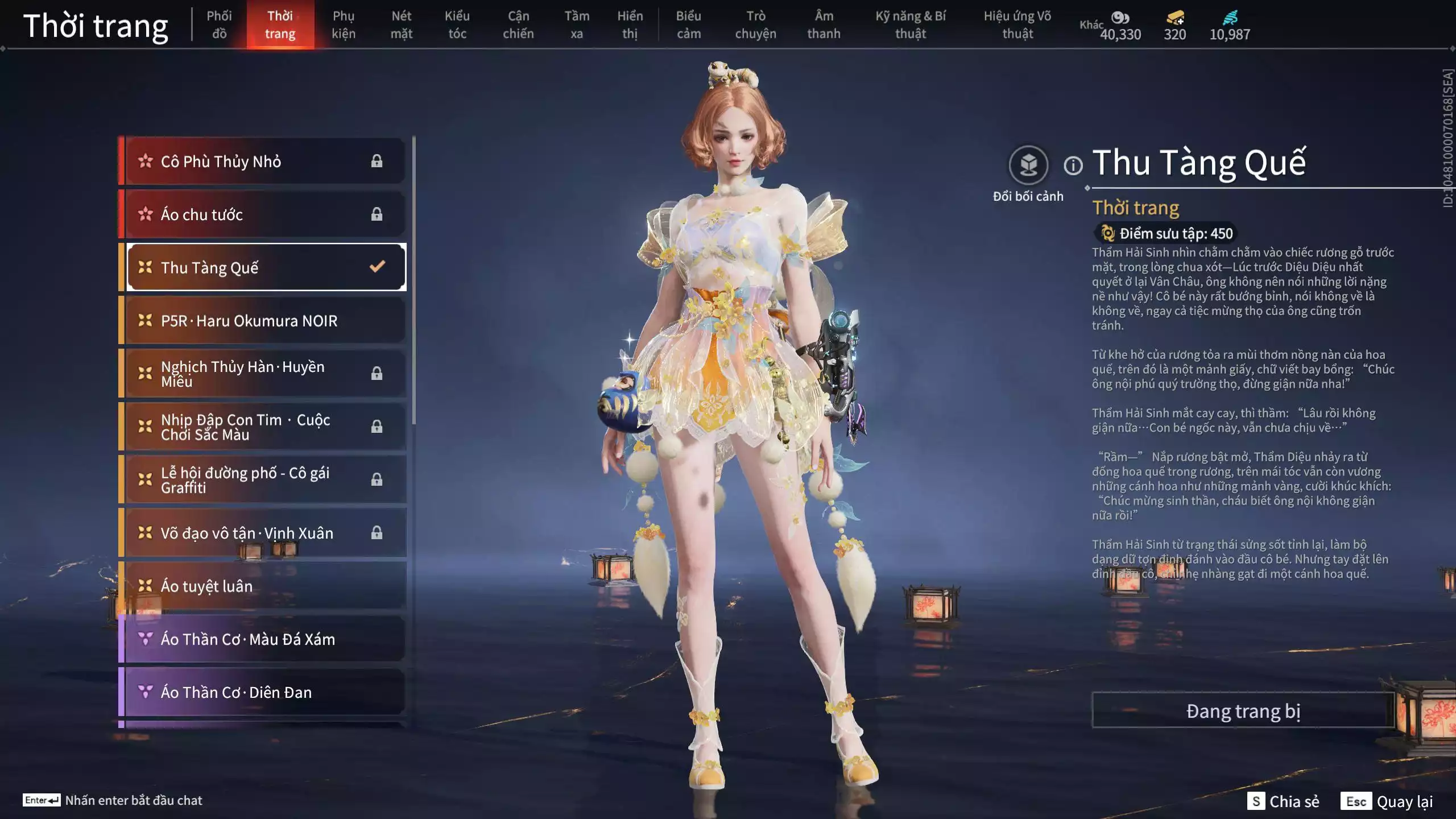Click the Chia sẻ share button
The width and height of the screenshot is (1456, 819).
pyautogui.click(x=1284, y=801)
